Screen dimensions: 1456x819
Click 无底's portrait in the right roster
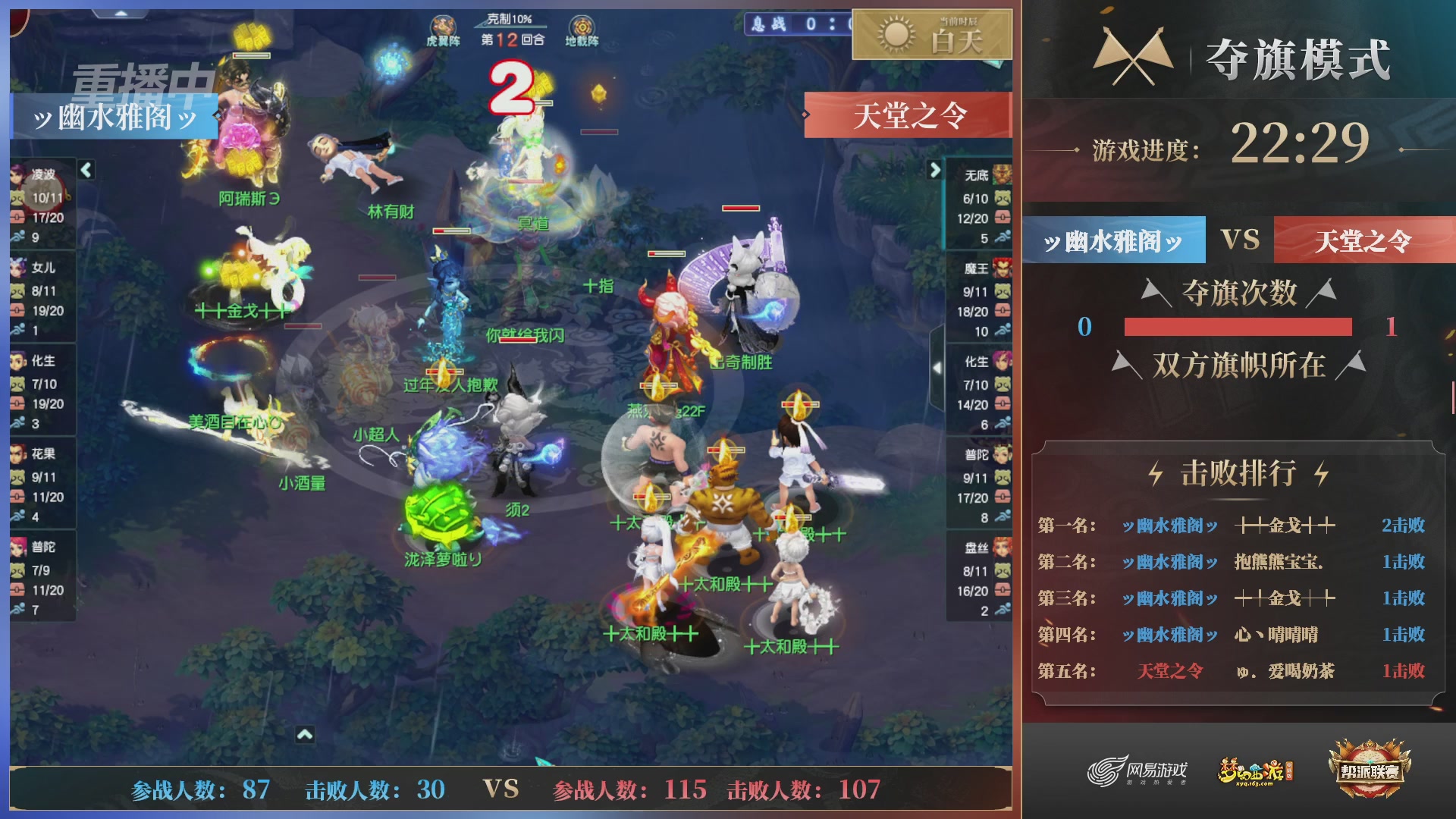coord(1003,173)
